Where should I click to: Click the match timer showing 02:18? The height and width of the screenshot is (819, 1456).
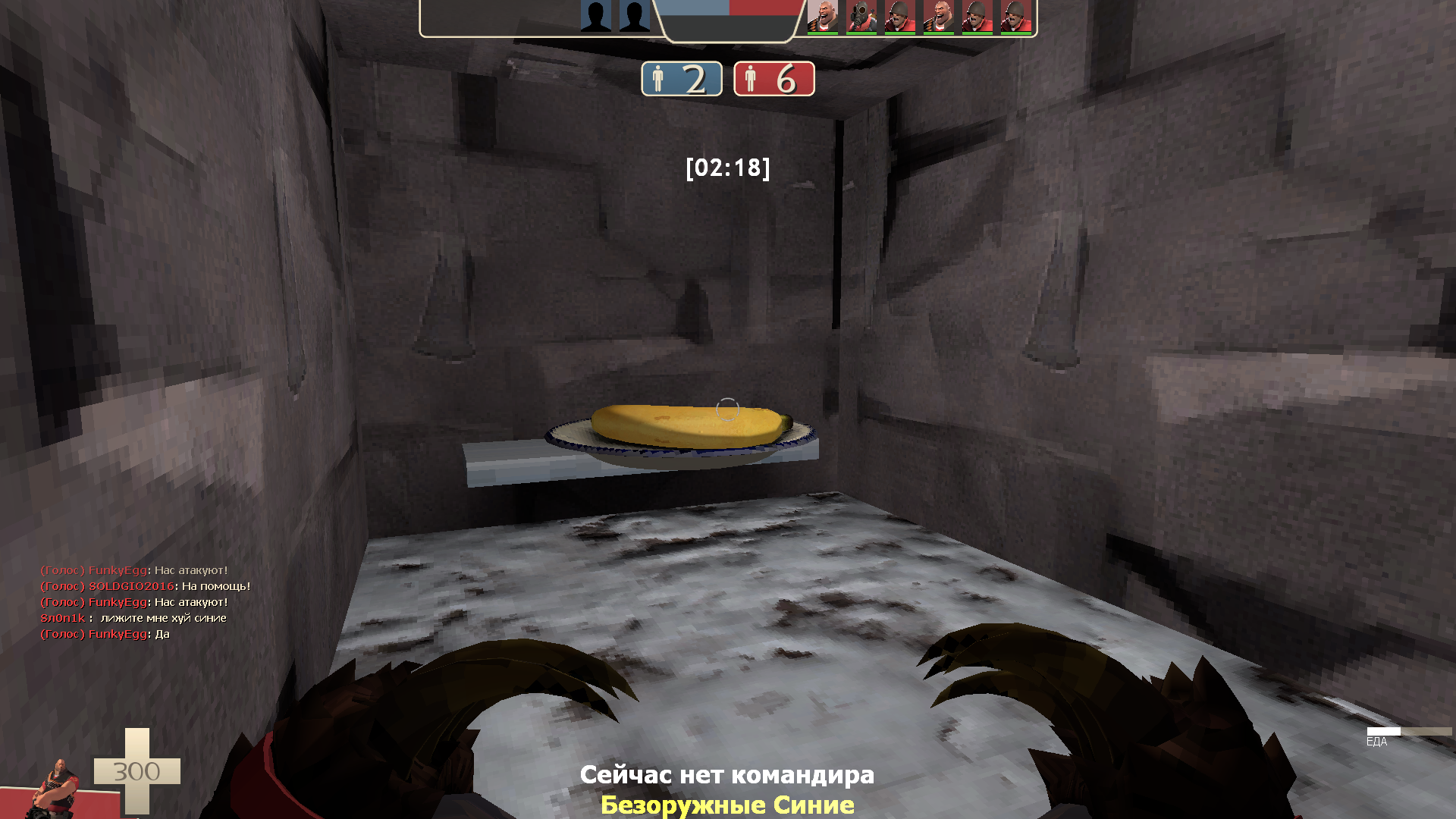(728, 168)
